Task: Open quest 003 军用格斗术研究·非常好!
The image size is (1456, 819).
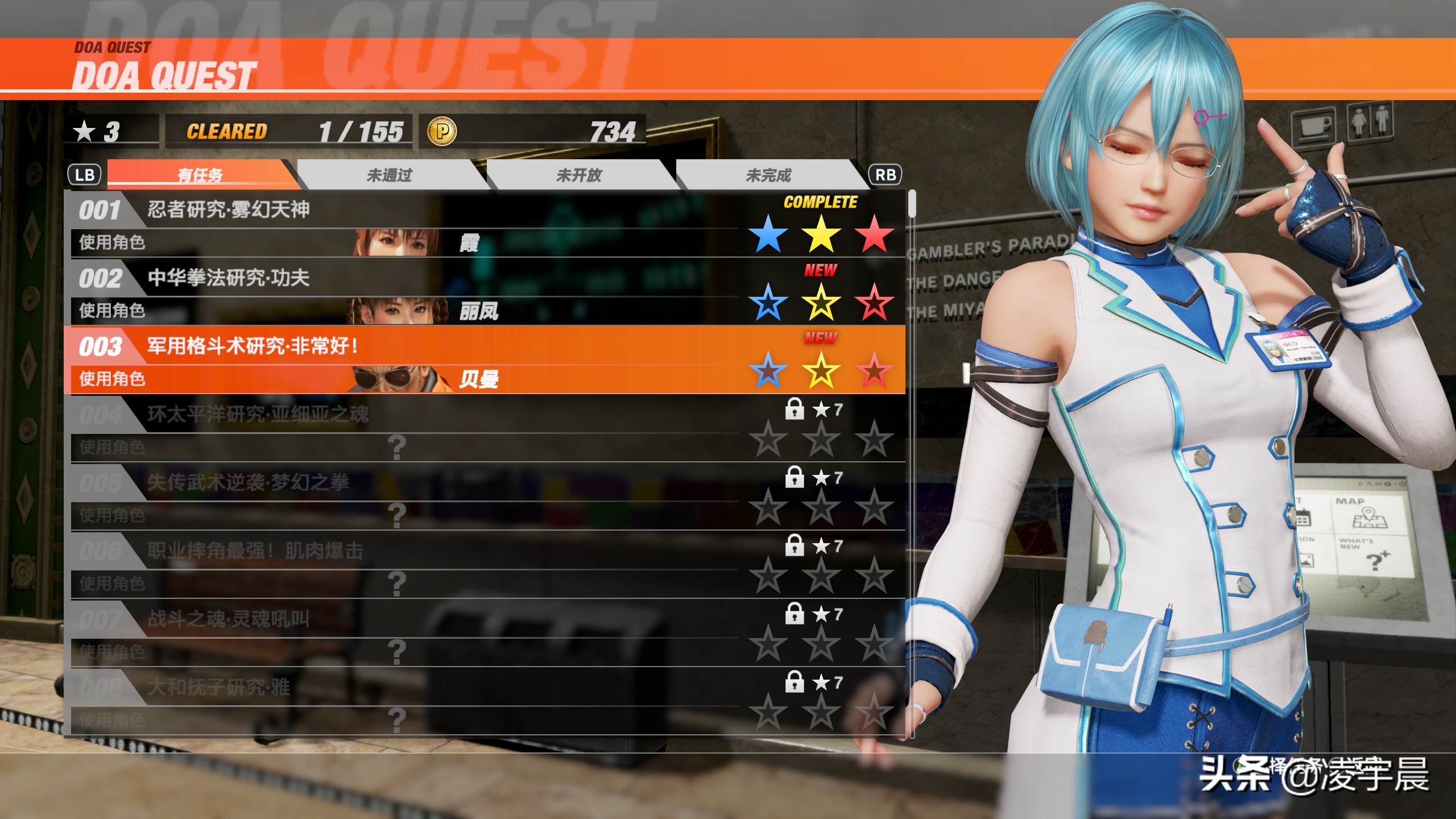Action: [398, 360]
